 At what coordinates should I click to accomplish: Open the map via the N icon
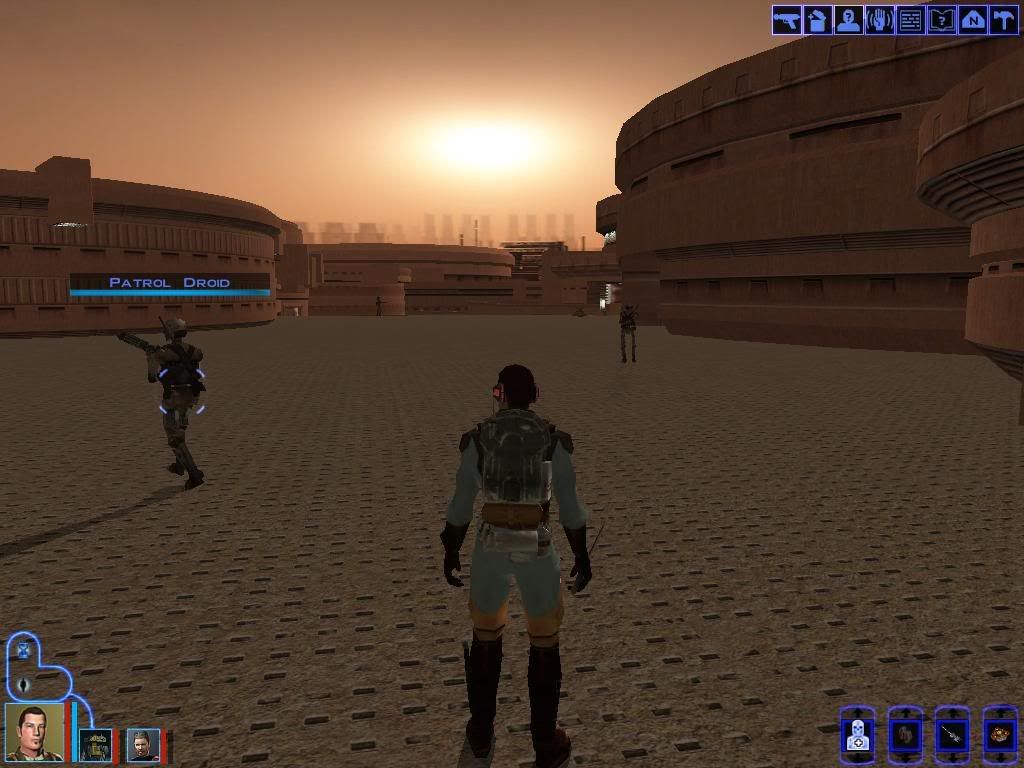point(972,20)
